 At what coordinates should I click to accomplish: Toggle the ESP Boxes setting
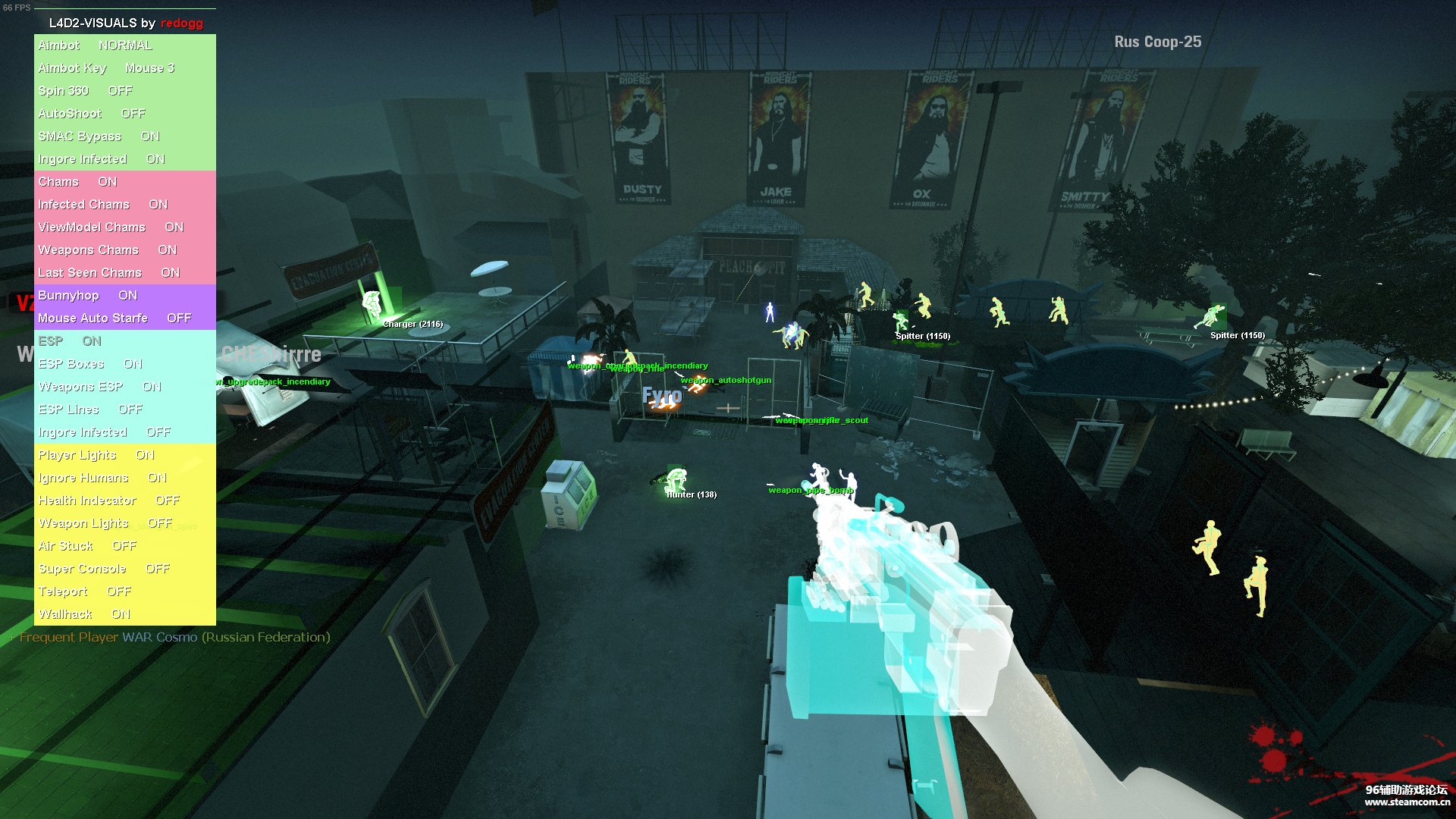pos(90,364)
